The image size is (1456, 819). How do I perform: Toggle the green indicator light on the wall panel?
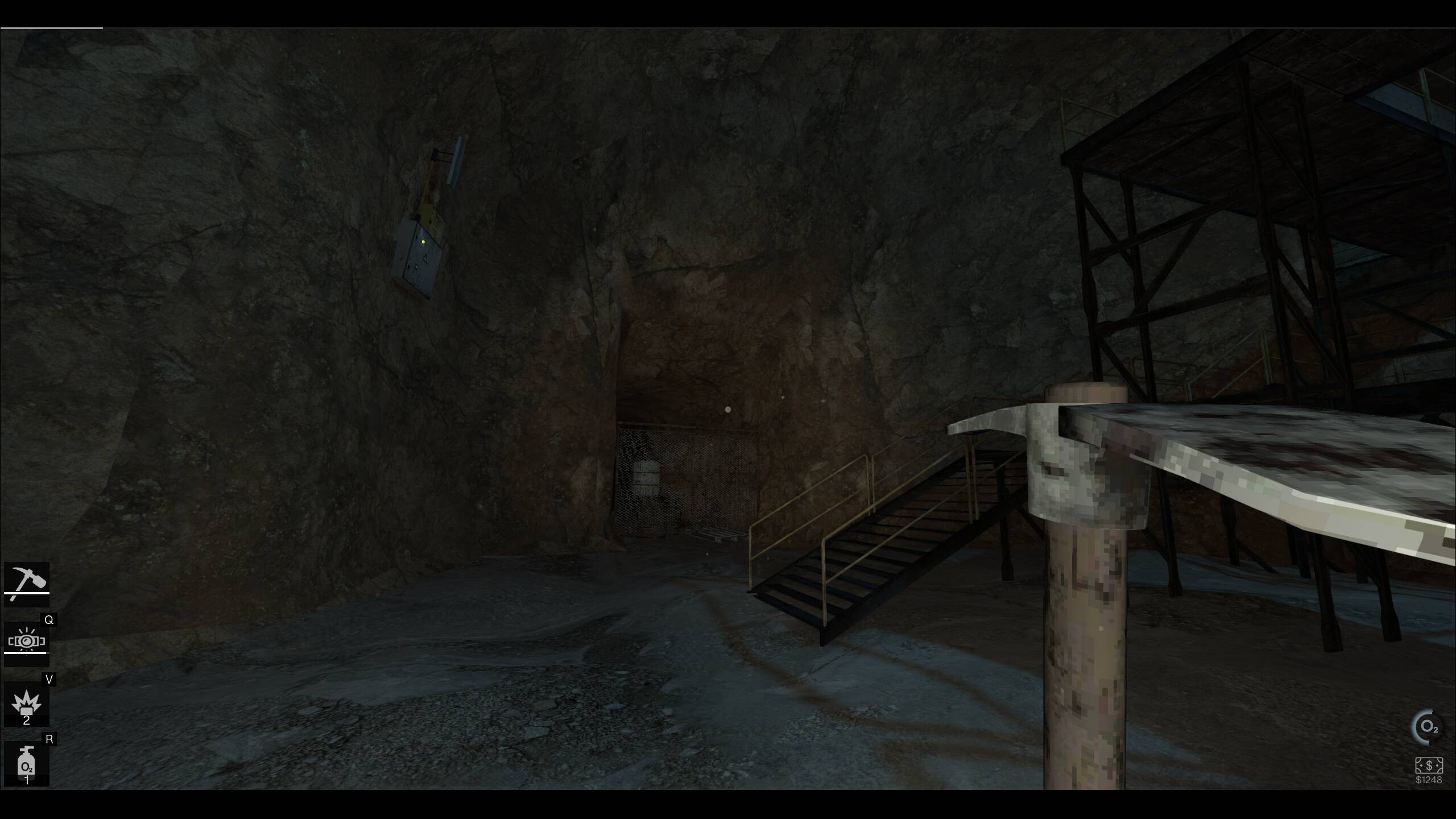[423, 243]
